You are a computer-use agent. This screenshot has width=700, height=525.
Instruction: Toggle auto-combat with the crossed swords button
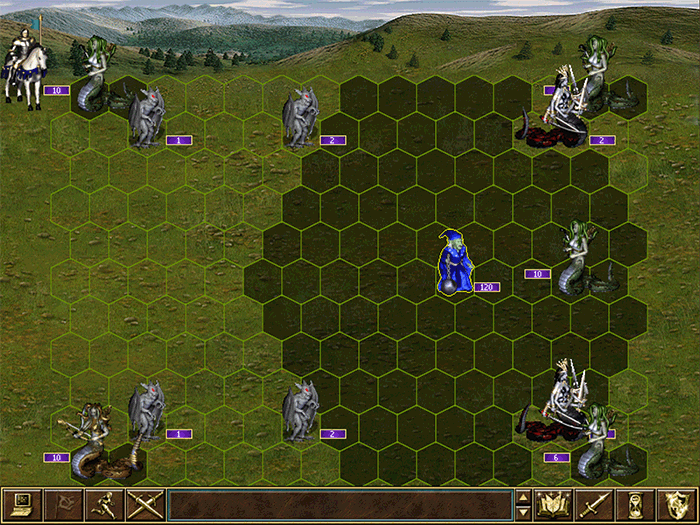coord(144,504)
